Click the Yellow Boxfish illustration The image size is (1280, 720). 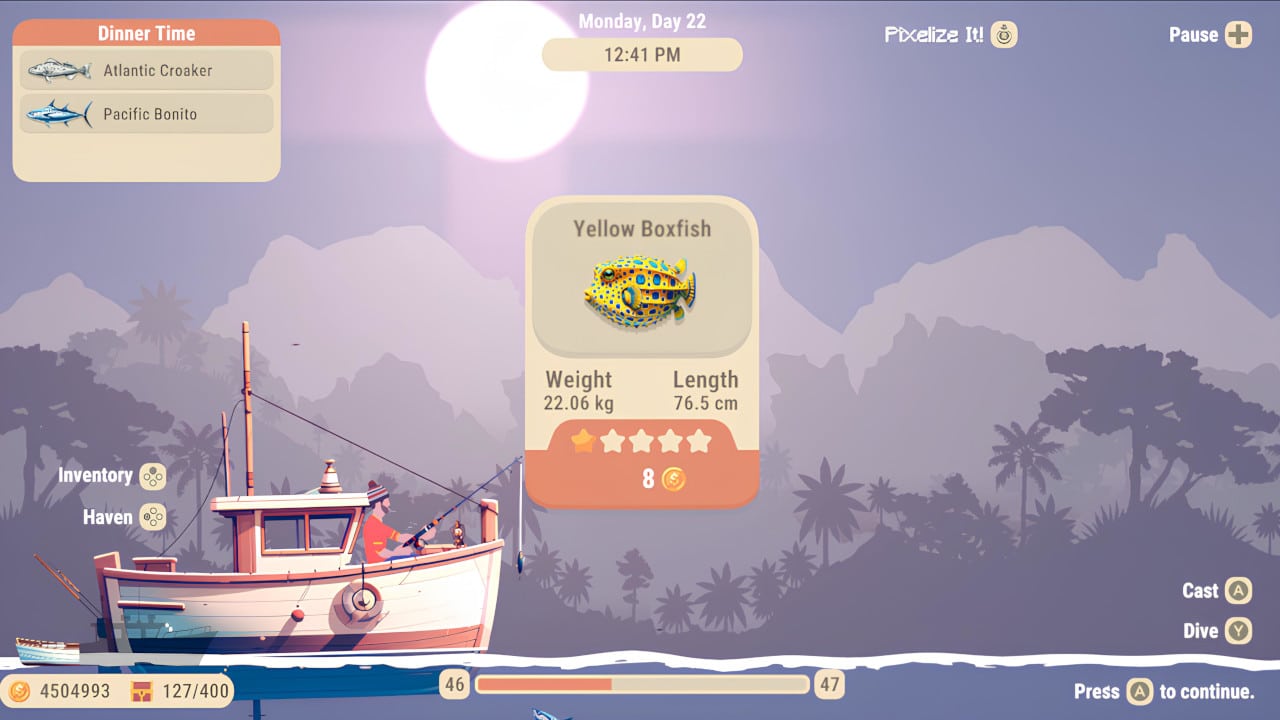[x=641, y=289]
